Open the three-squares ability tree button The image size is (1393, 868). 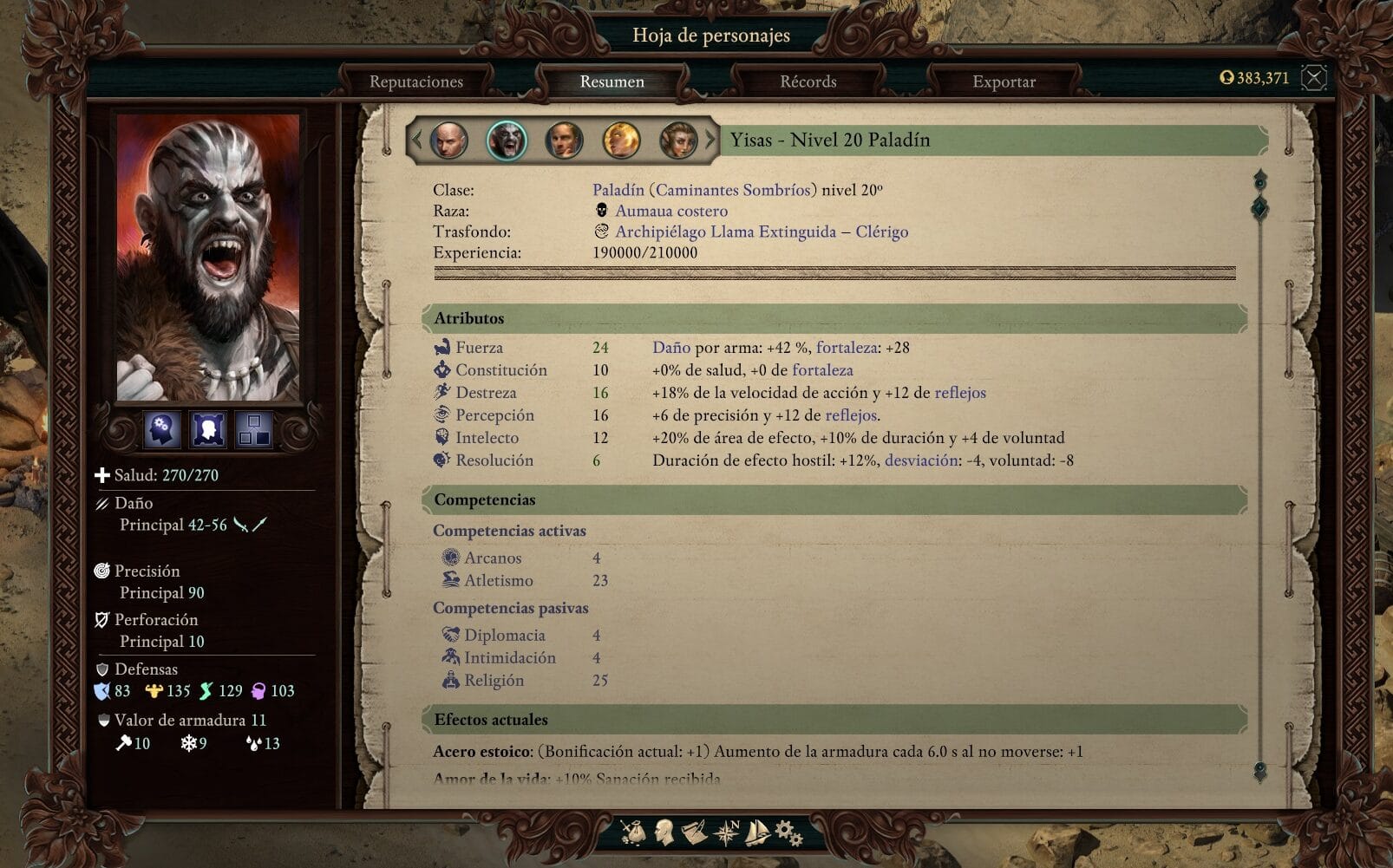coord(255,429)
